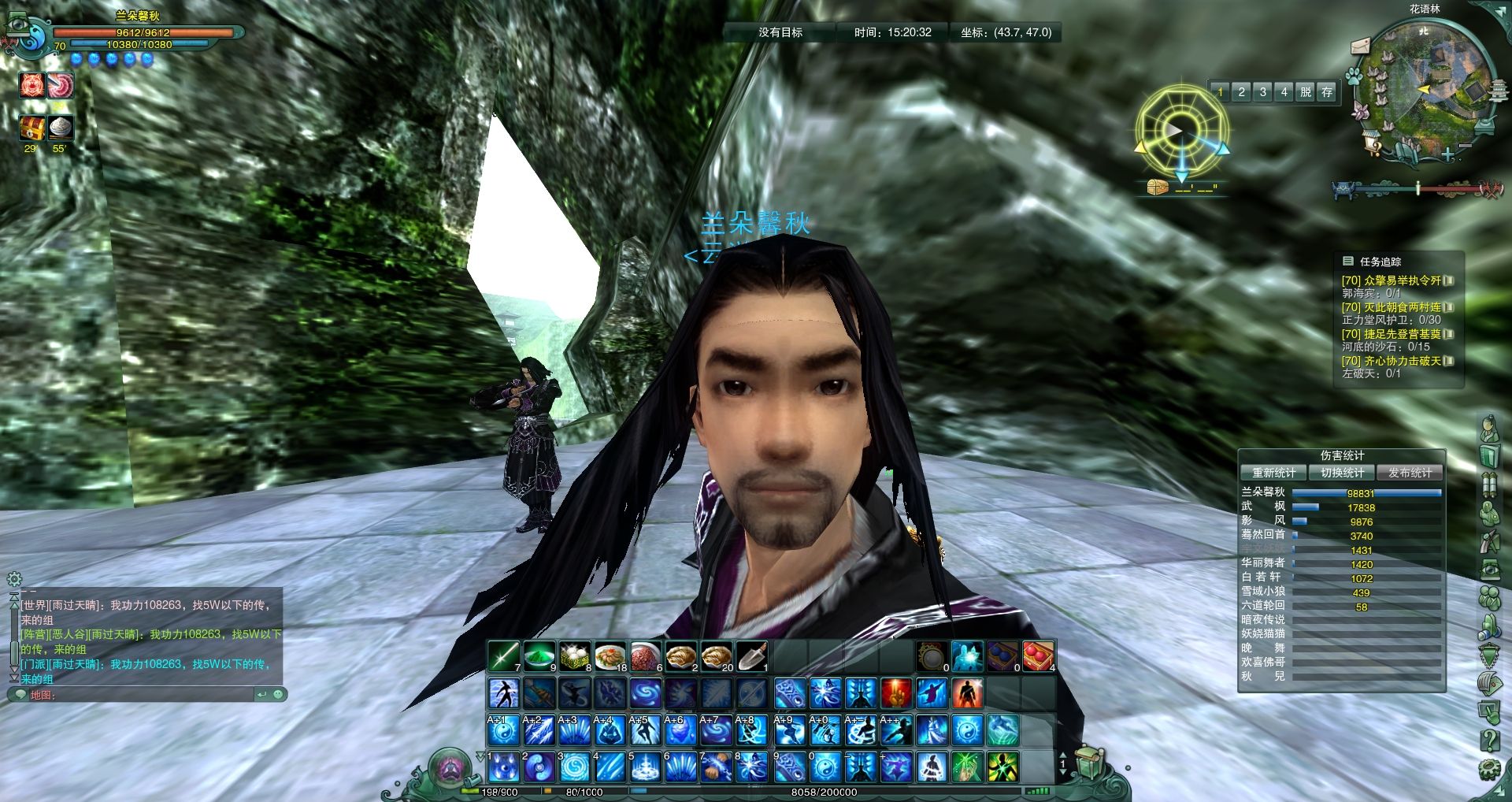Click the 存 save set button
The image size is (1512, 802).
tap(1327, 92)
